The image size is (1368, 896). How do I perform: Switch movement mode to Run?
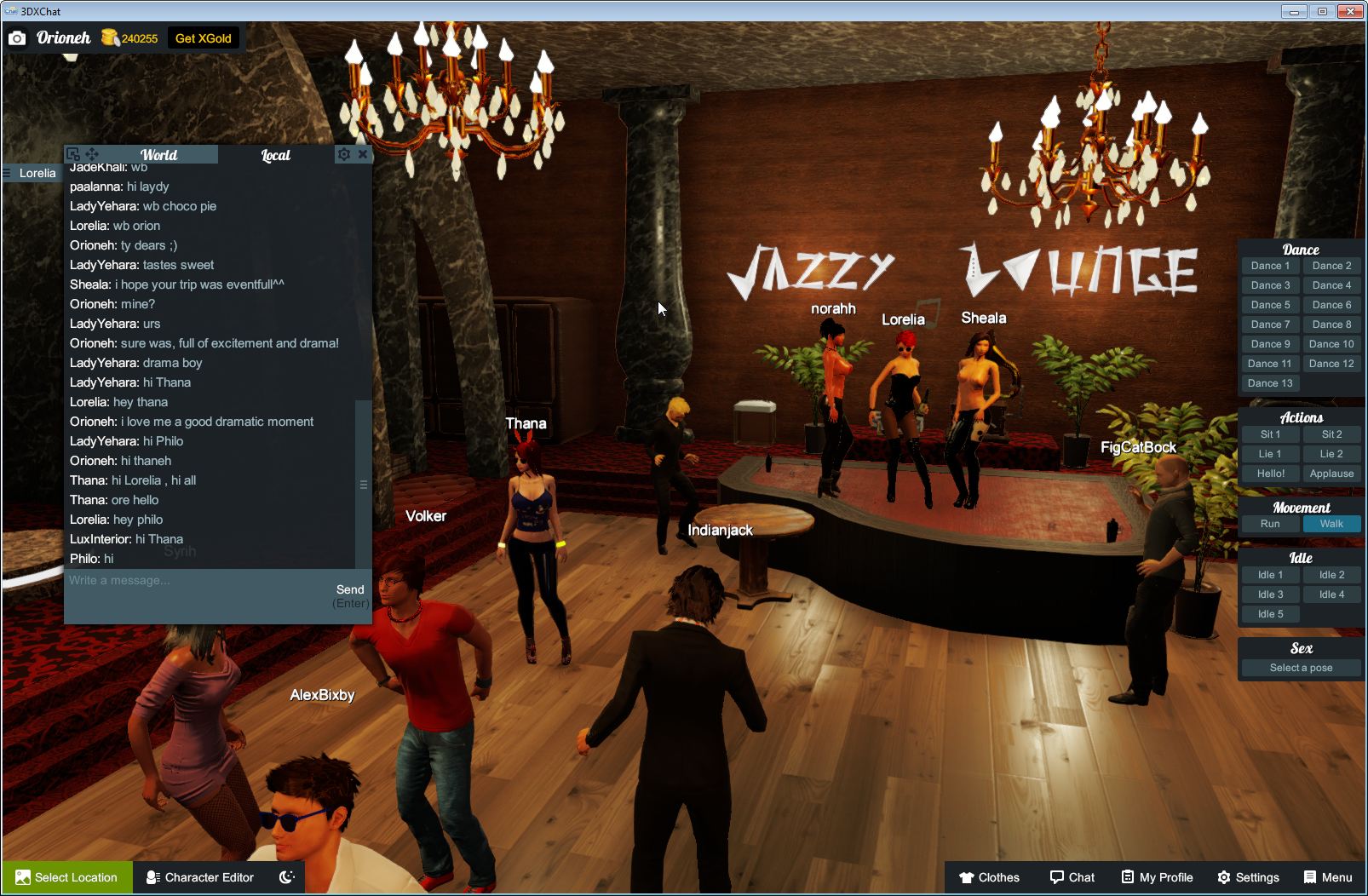tap(1270, 524)
